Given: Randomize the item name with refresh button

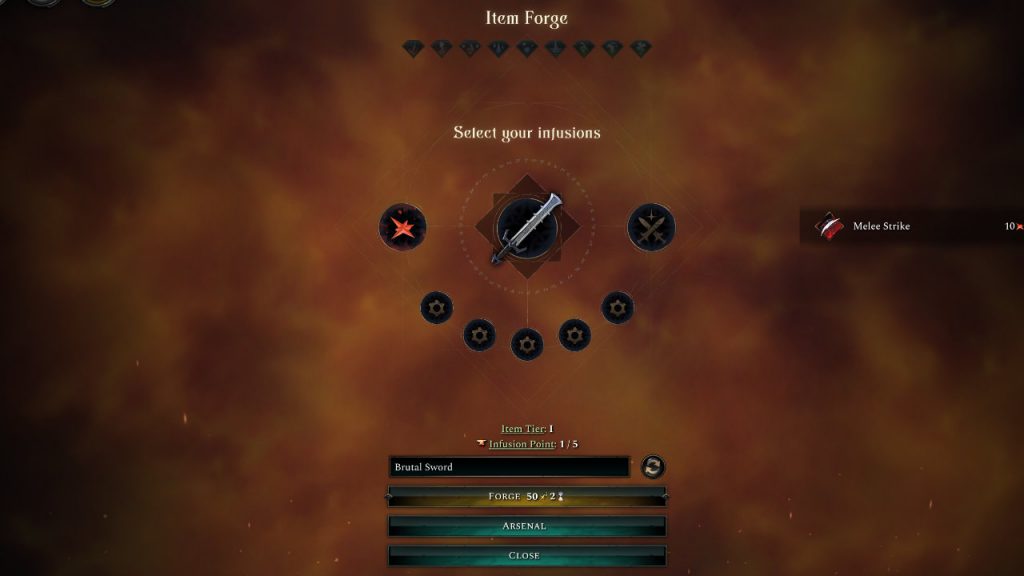Looking at the screenshot, I should (x=653, y=467).
